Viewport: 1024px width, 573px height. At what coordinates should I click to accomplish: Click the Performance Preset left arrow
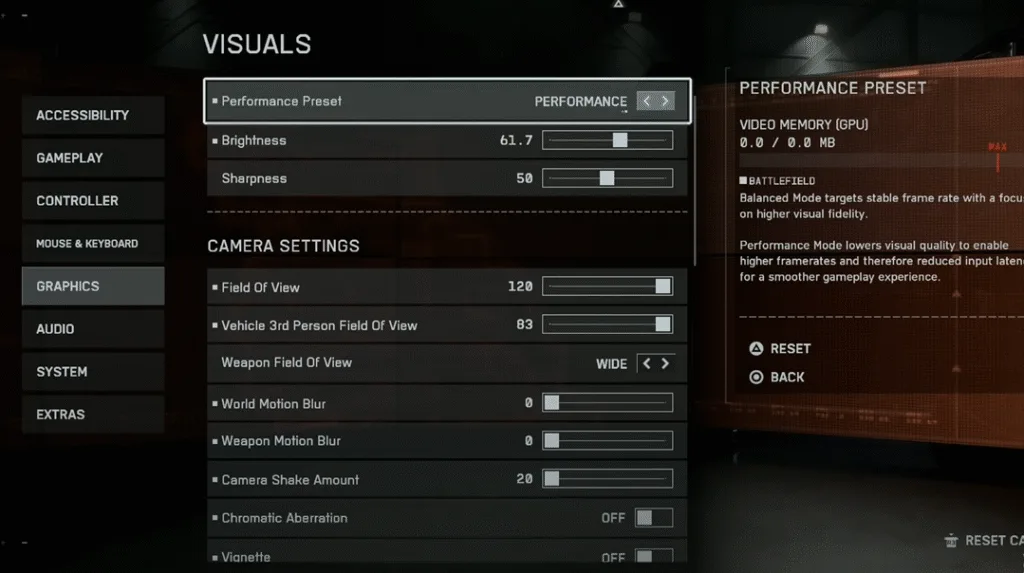click(x=646, y=101)
